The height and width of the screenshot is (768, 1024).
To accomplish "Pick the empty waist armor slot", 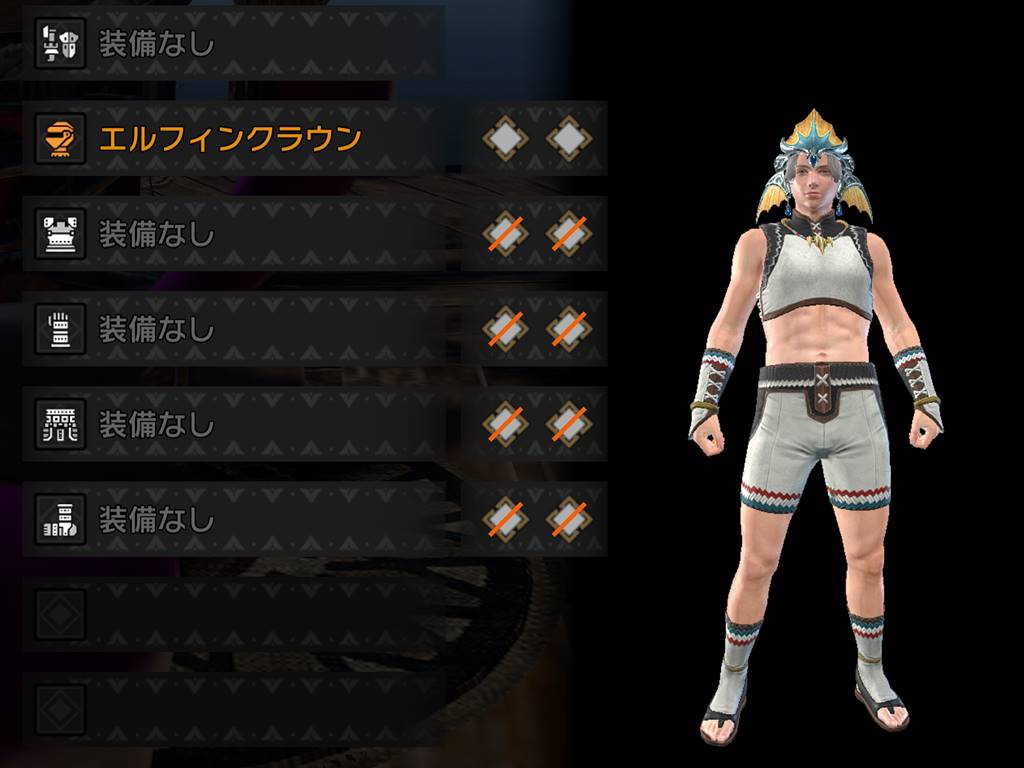I will [232, 424].
